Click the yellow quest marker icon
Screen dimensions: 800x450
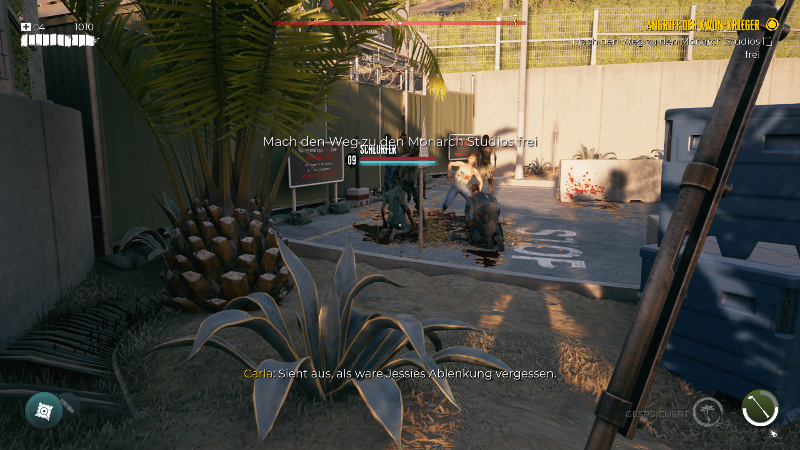(771, 24)
